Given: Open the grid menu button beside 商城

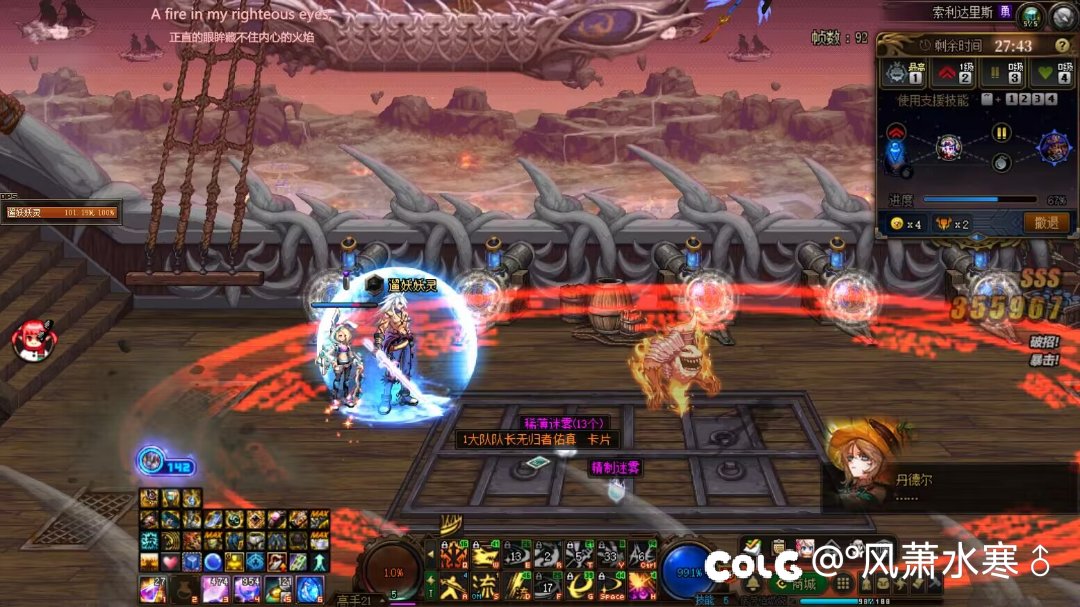Looking at the screenshot, I should coord(843,584).
